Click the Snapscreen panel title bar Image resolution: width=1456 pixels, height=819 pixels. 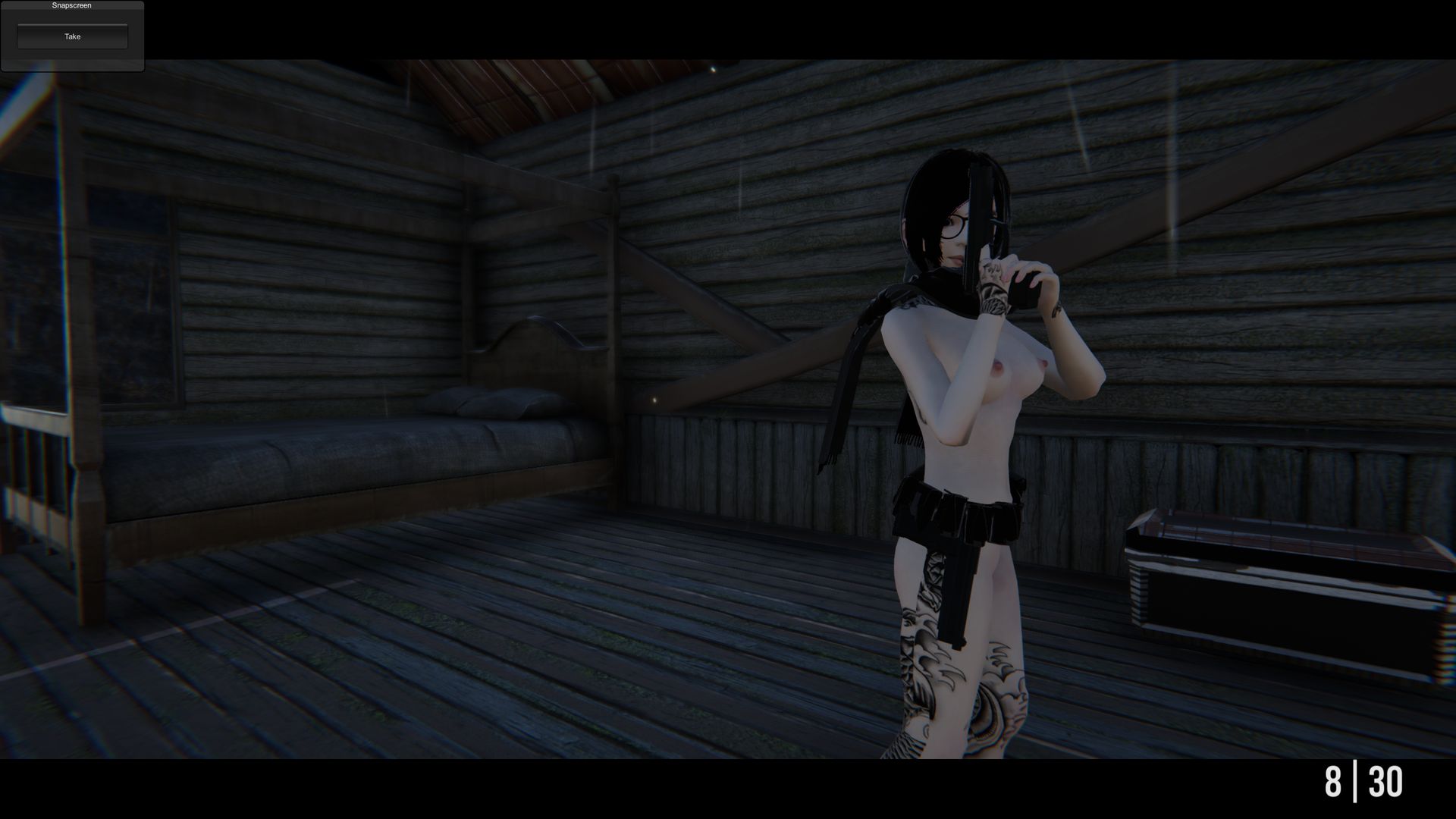(71, 5)
